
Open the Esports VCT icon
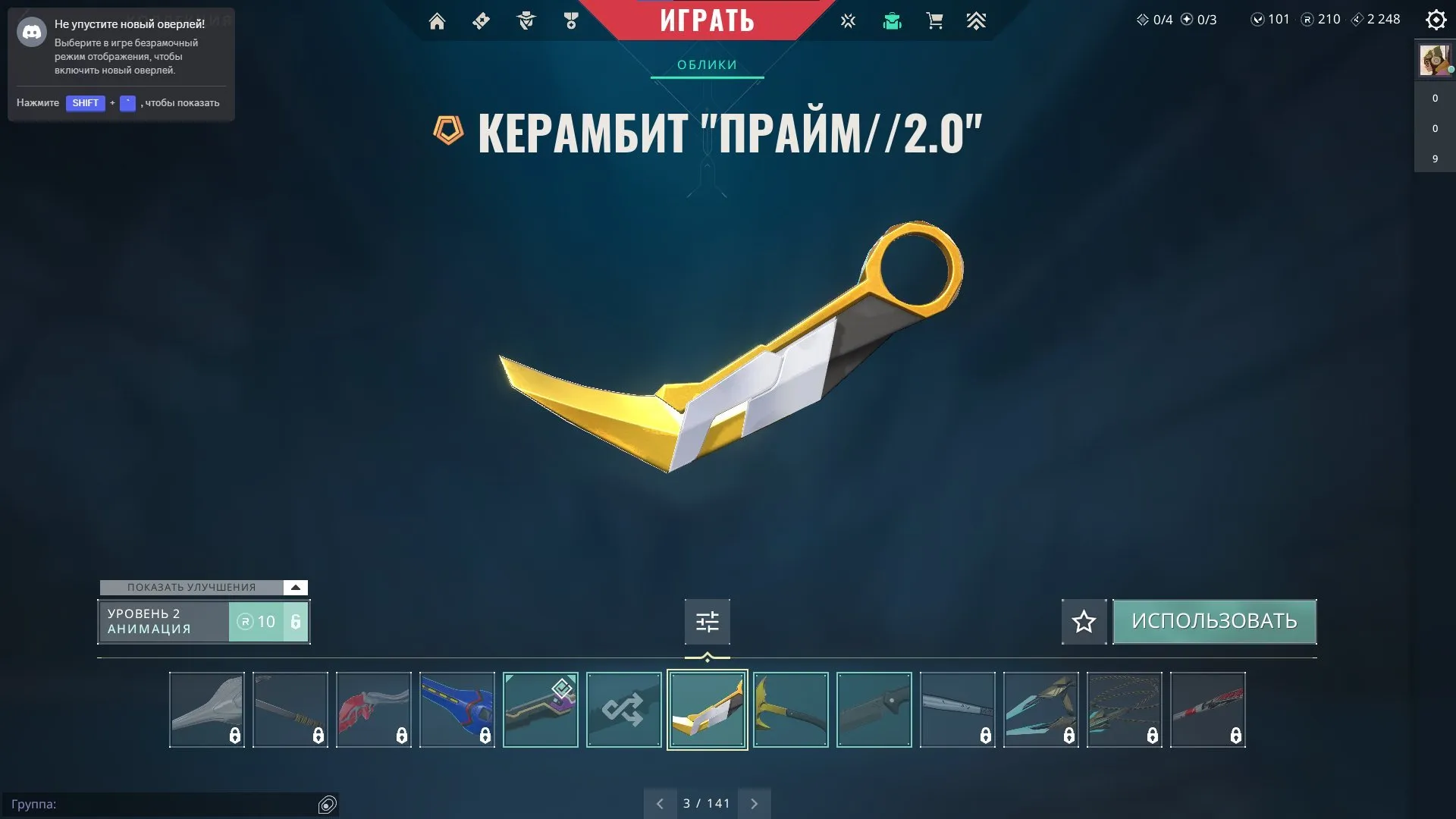[848, 21]
